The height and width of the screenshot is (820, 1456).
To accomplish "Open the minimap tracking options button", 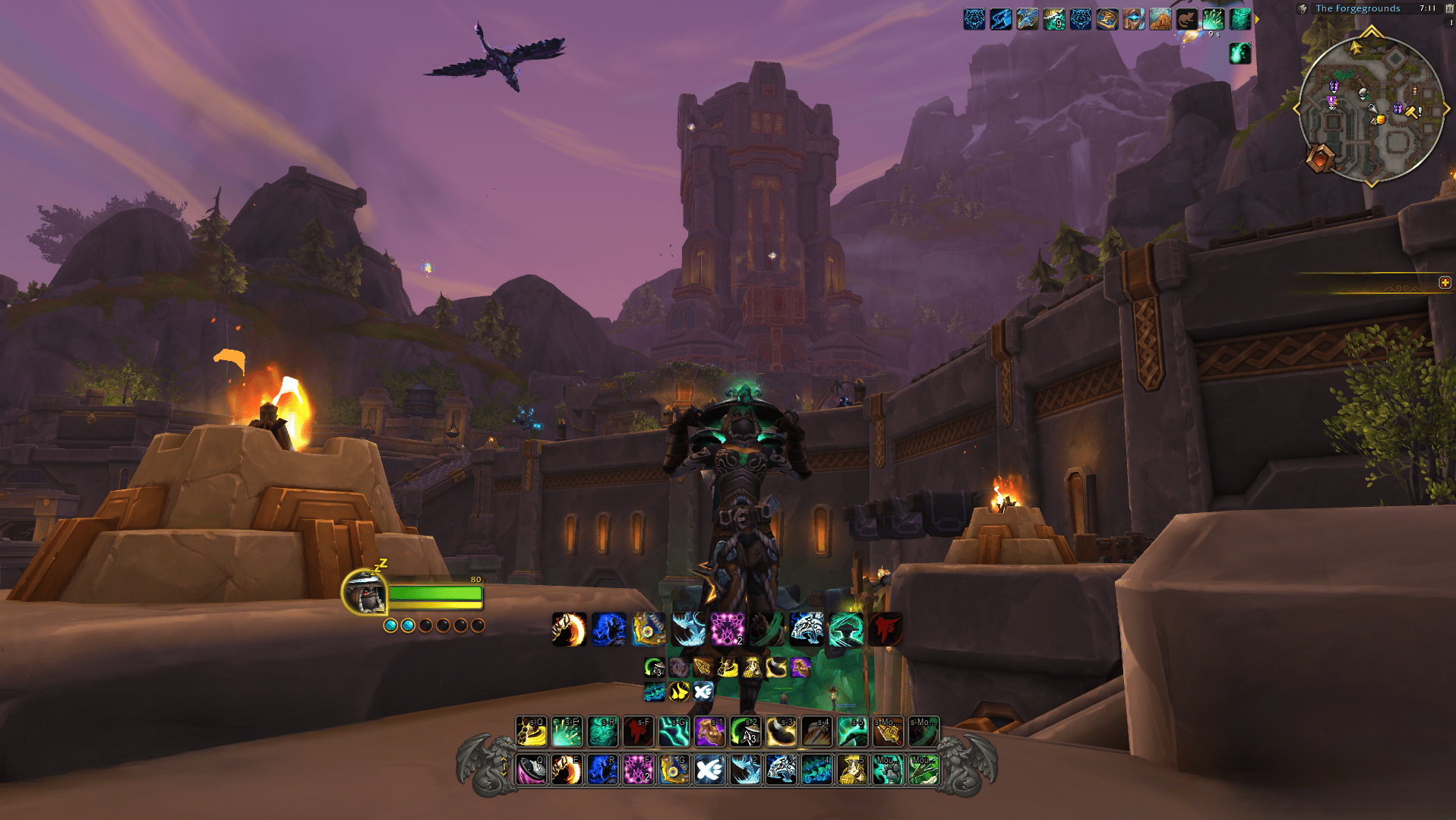I will pos(1303,9).
